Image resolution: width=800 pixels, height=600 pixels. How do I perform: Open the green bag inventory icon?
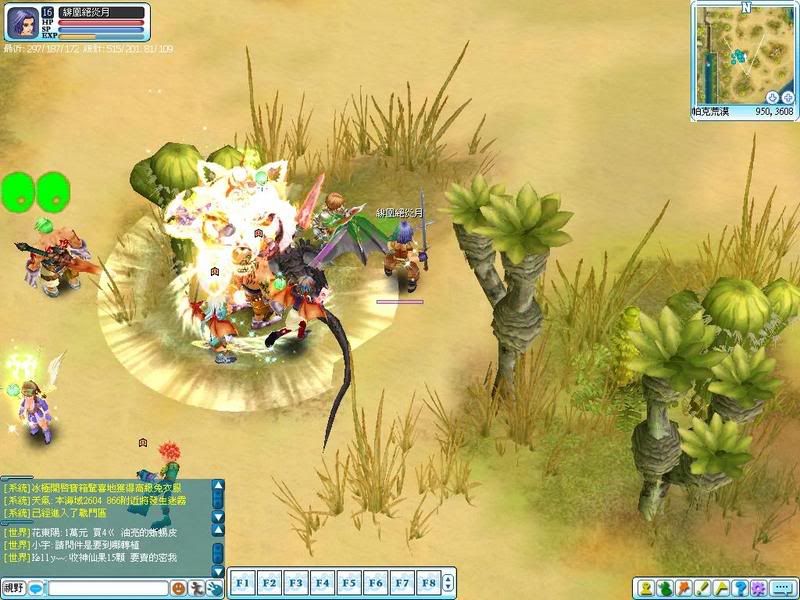(665, 588)
